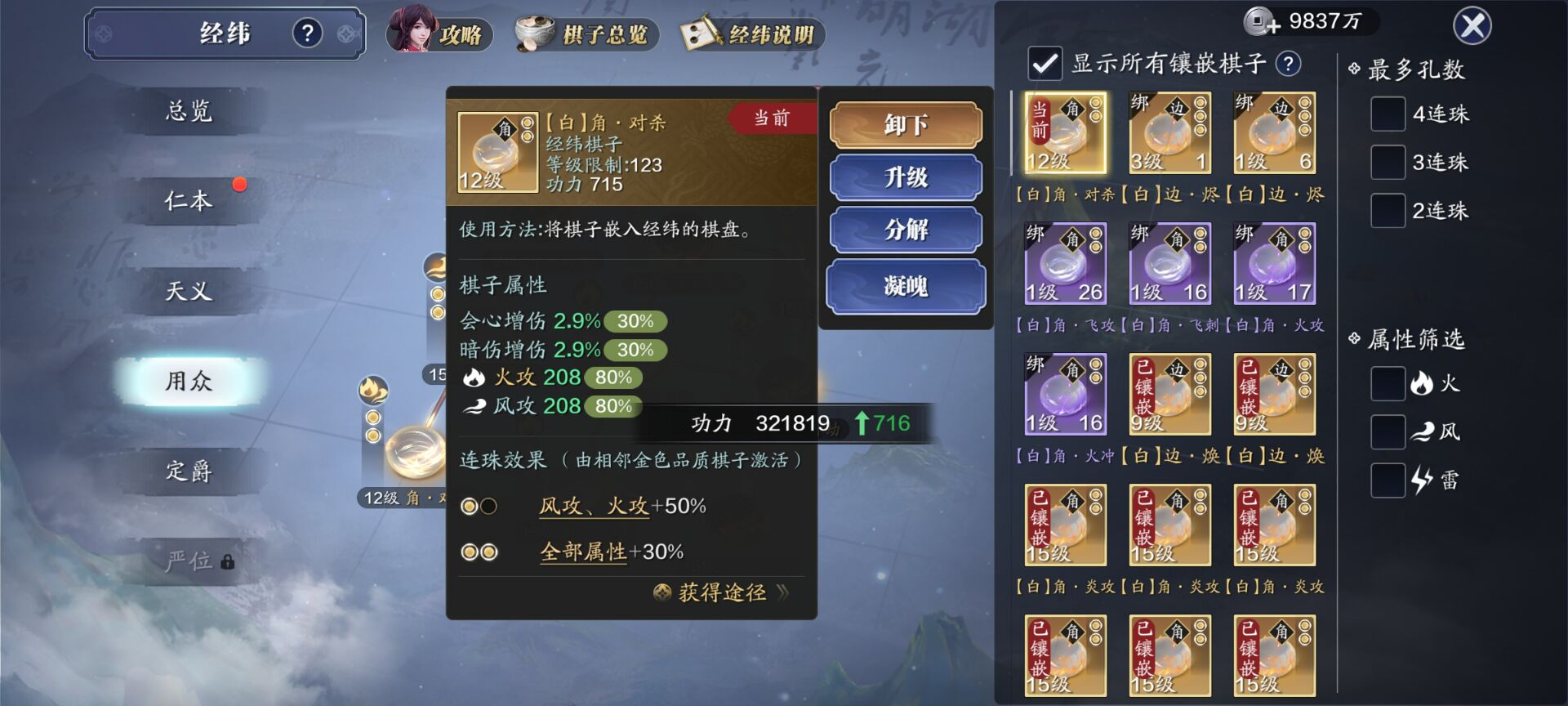The image size is (1568, 706).
Task: Filter by 4连珠 max holes
Action: [1388, 114]
